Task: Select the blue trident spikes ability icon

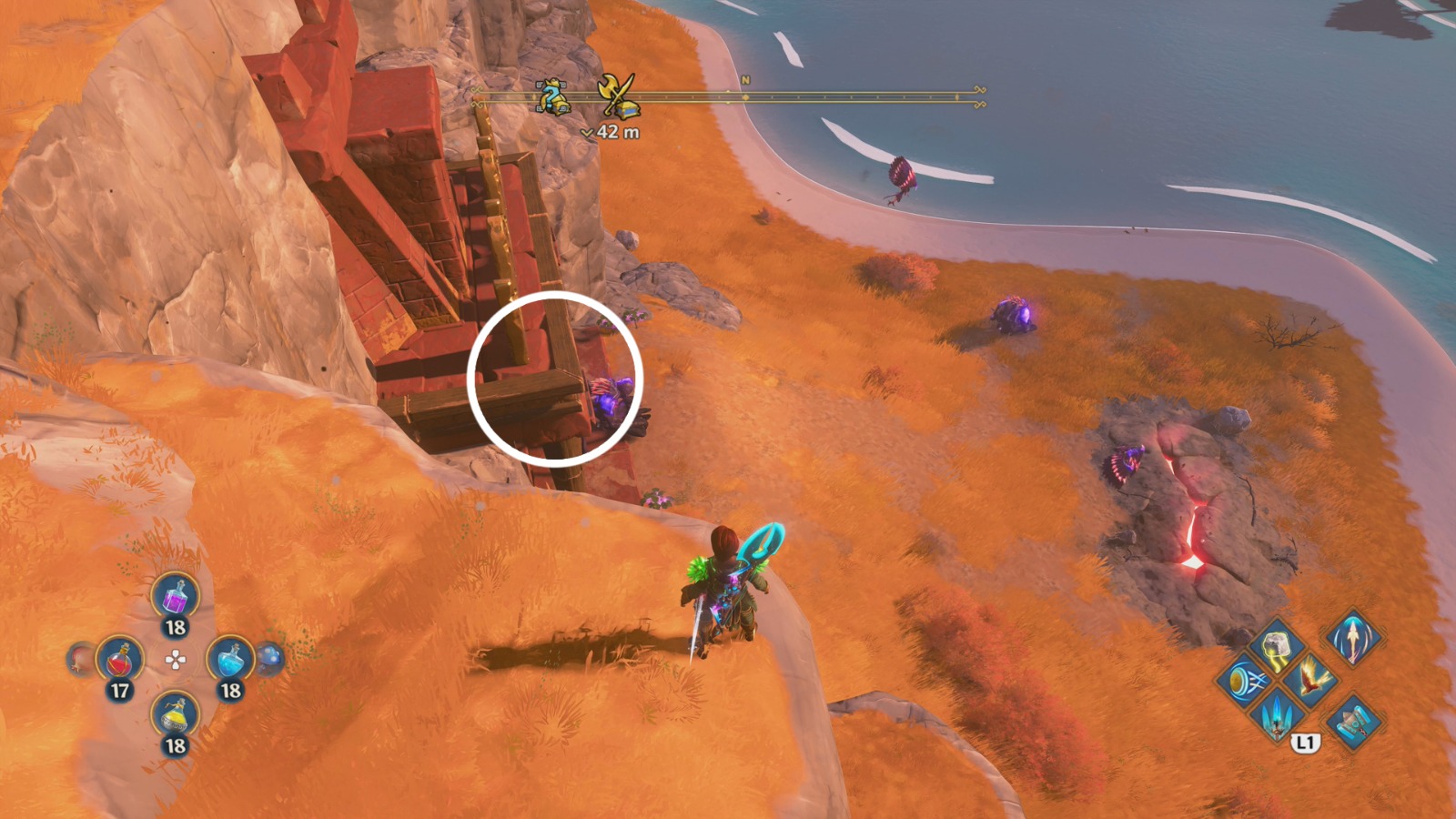Action: click(x=1276, y=719)
